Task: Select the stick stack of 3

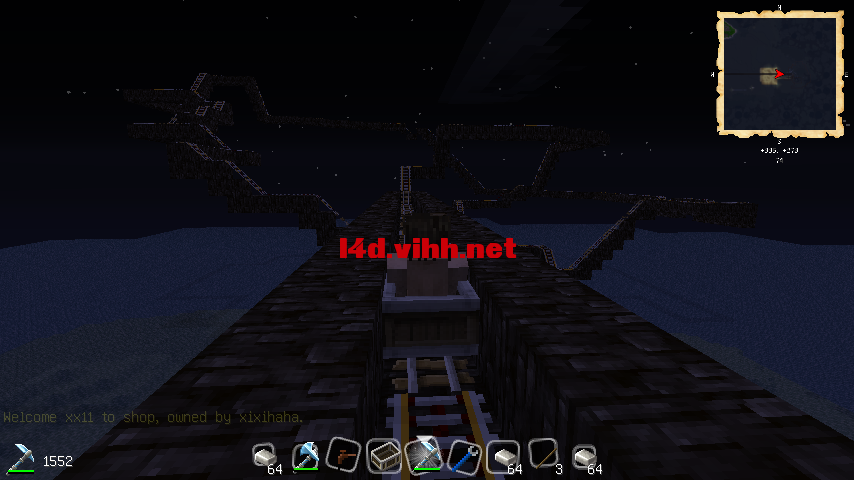Action: 543,456
